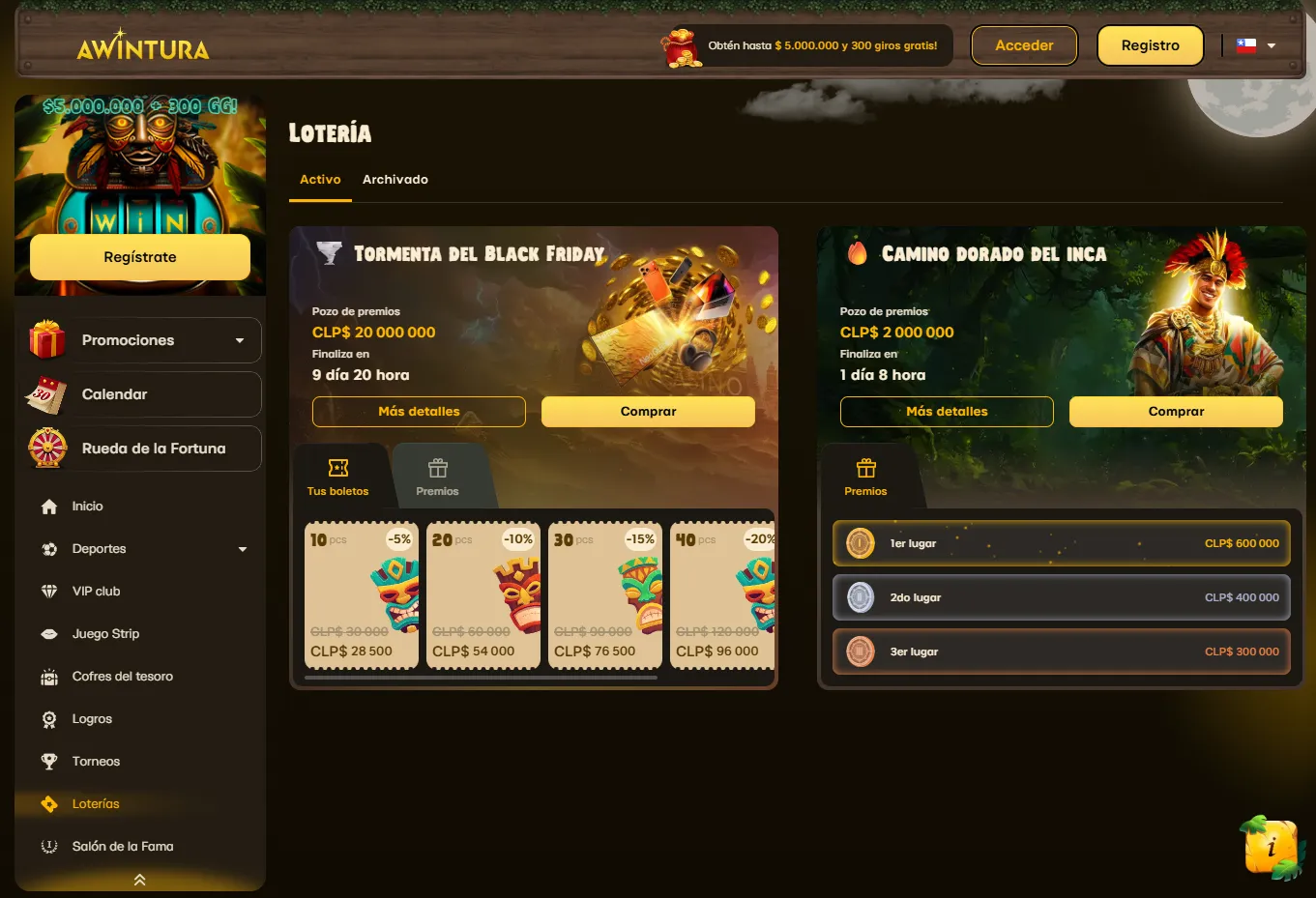Open the Torneos section

click(96, 762)
